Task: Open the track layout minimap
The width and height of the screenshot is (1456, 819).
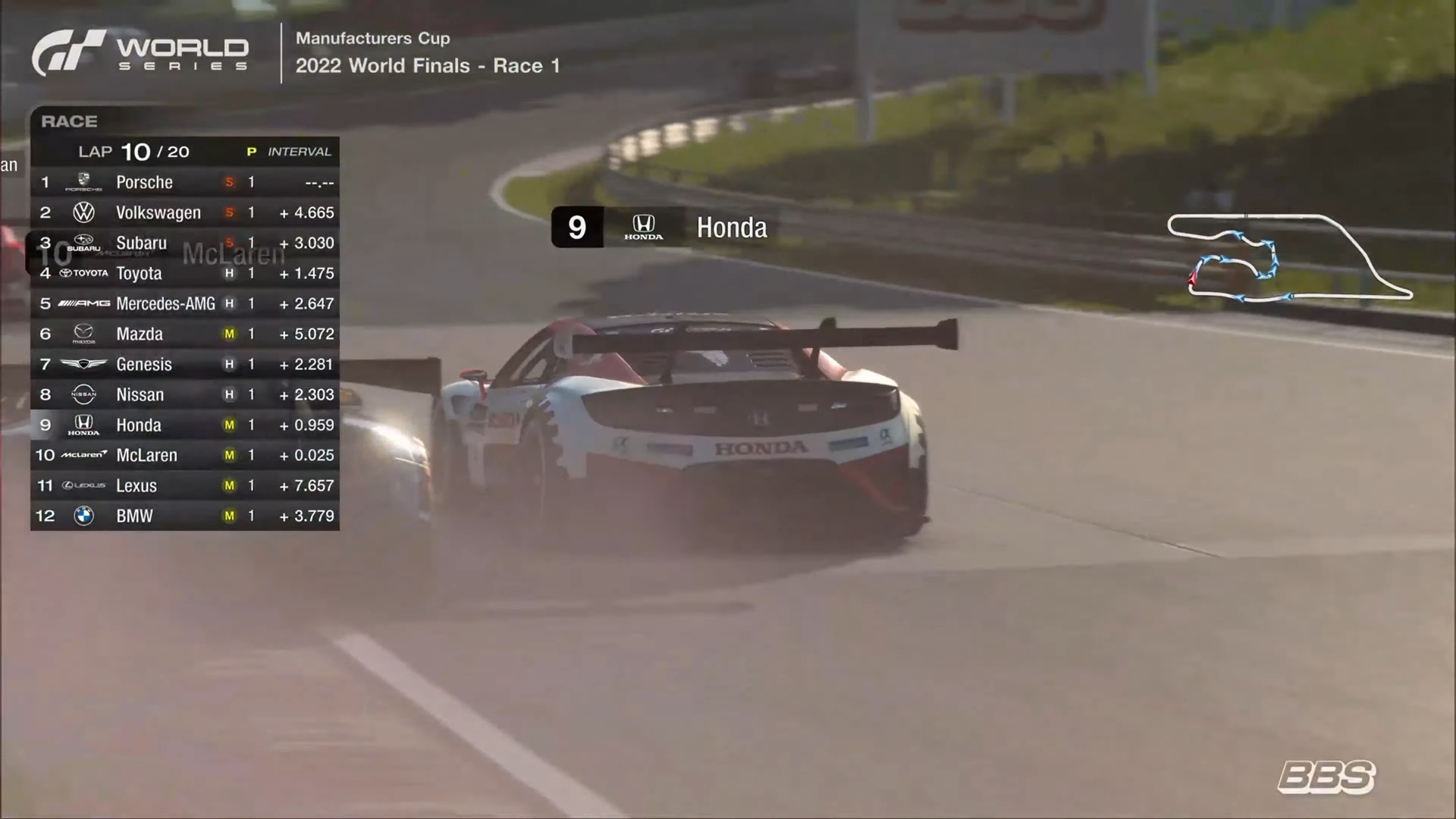Action: tap(1289, 259)
